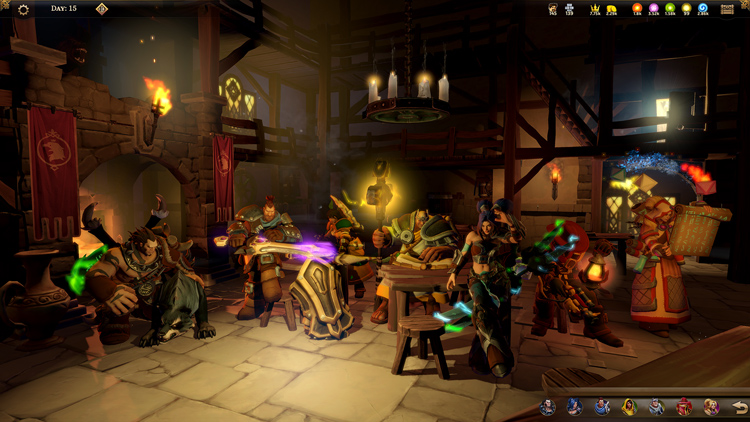Select the yellow-hooded hero portrait

point(629,407)
